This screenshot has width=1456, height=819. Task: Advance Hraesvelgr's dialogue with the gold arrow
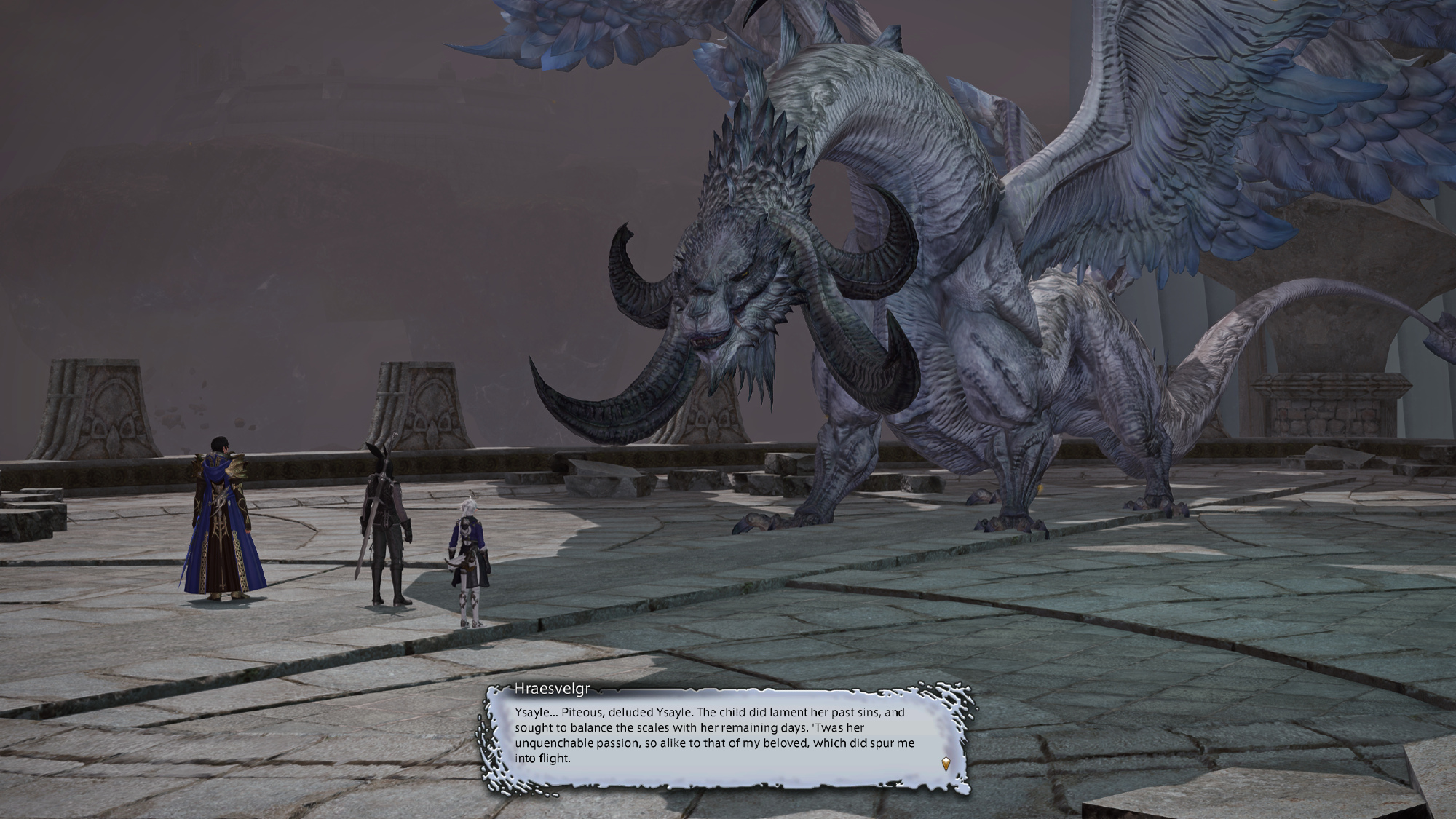coord(946,764)
